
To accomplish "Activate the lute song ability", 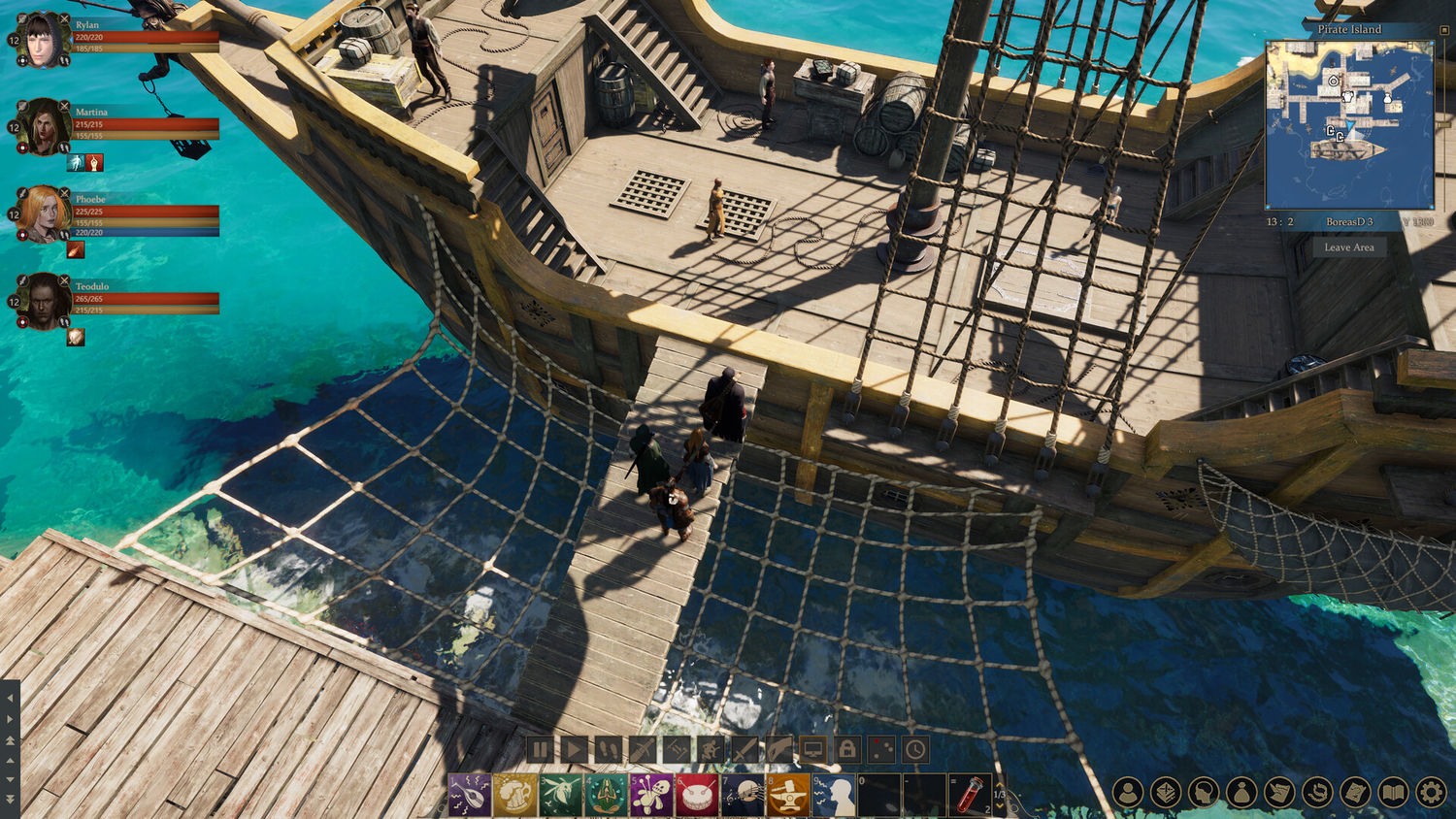I will click(469, 796).
